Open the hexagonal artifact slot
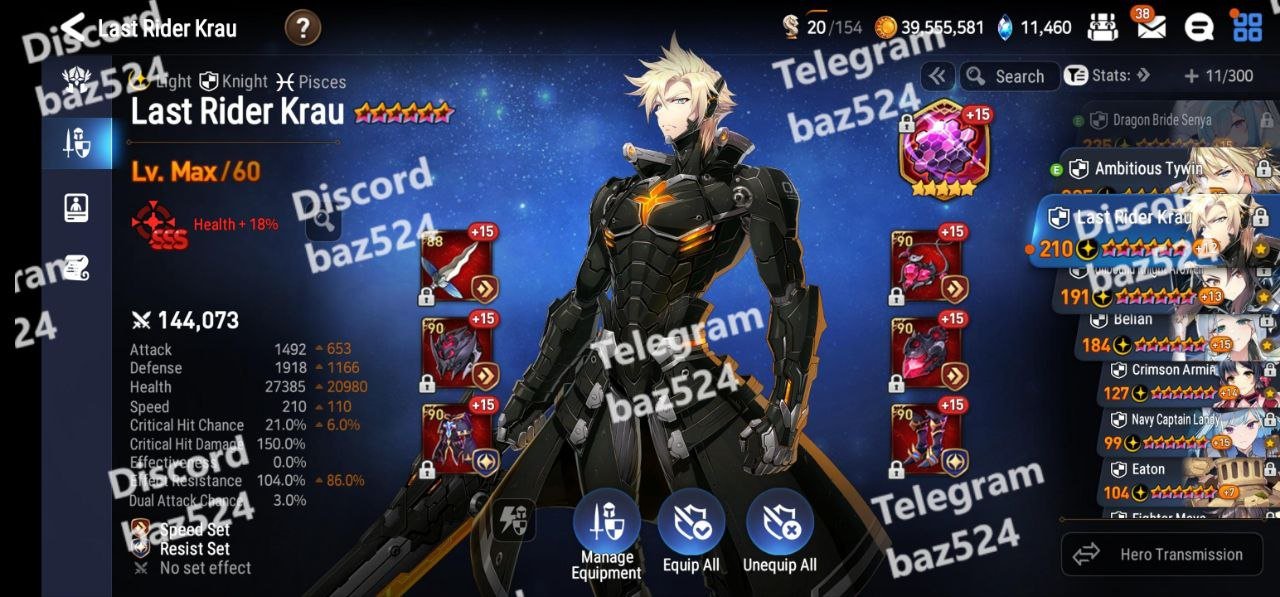The width and height of the screenshot is (1280, 597). (x=939, y=150)
